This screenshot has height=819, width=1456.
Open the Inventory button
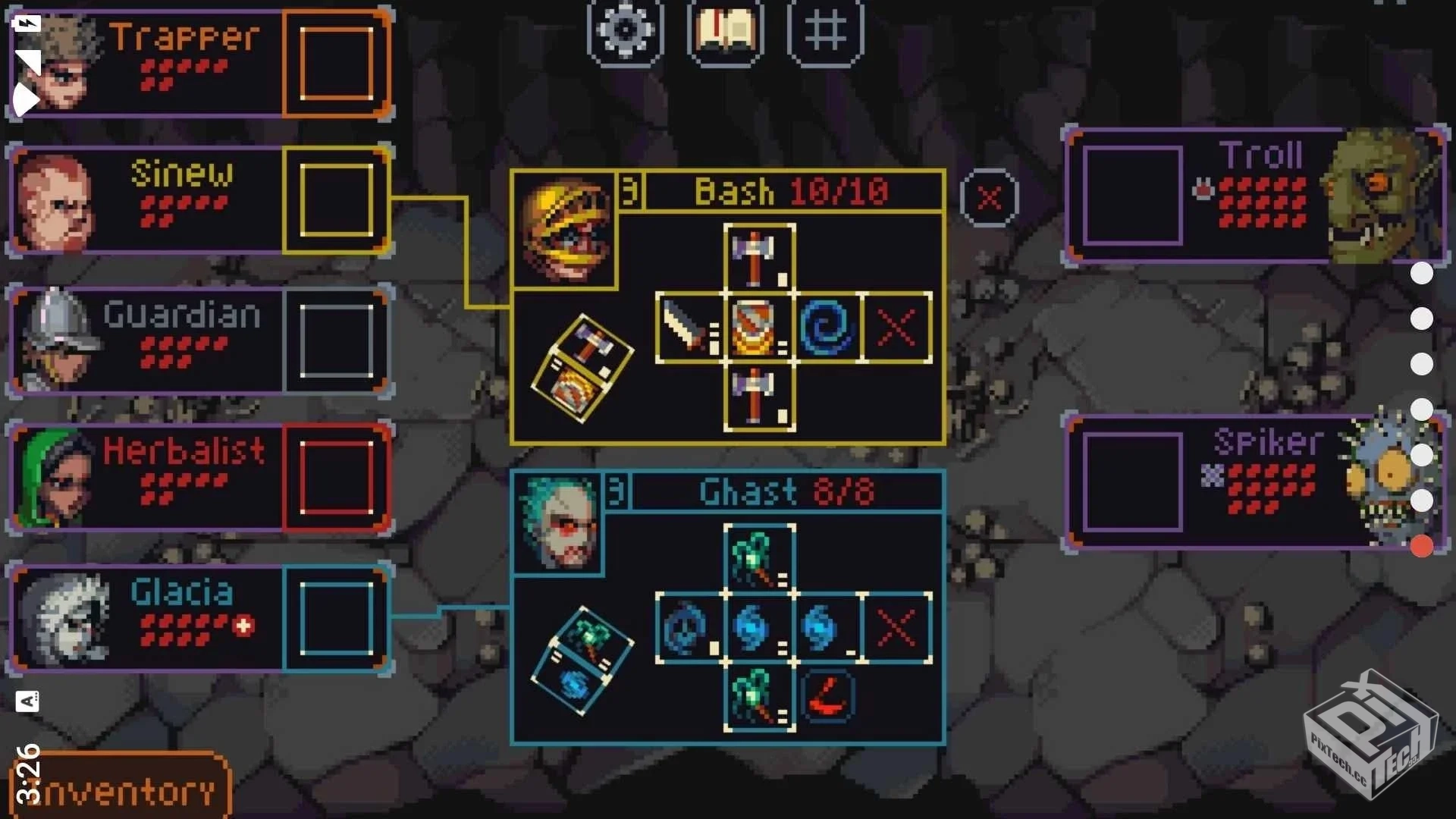coord(120,790)
